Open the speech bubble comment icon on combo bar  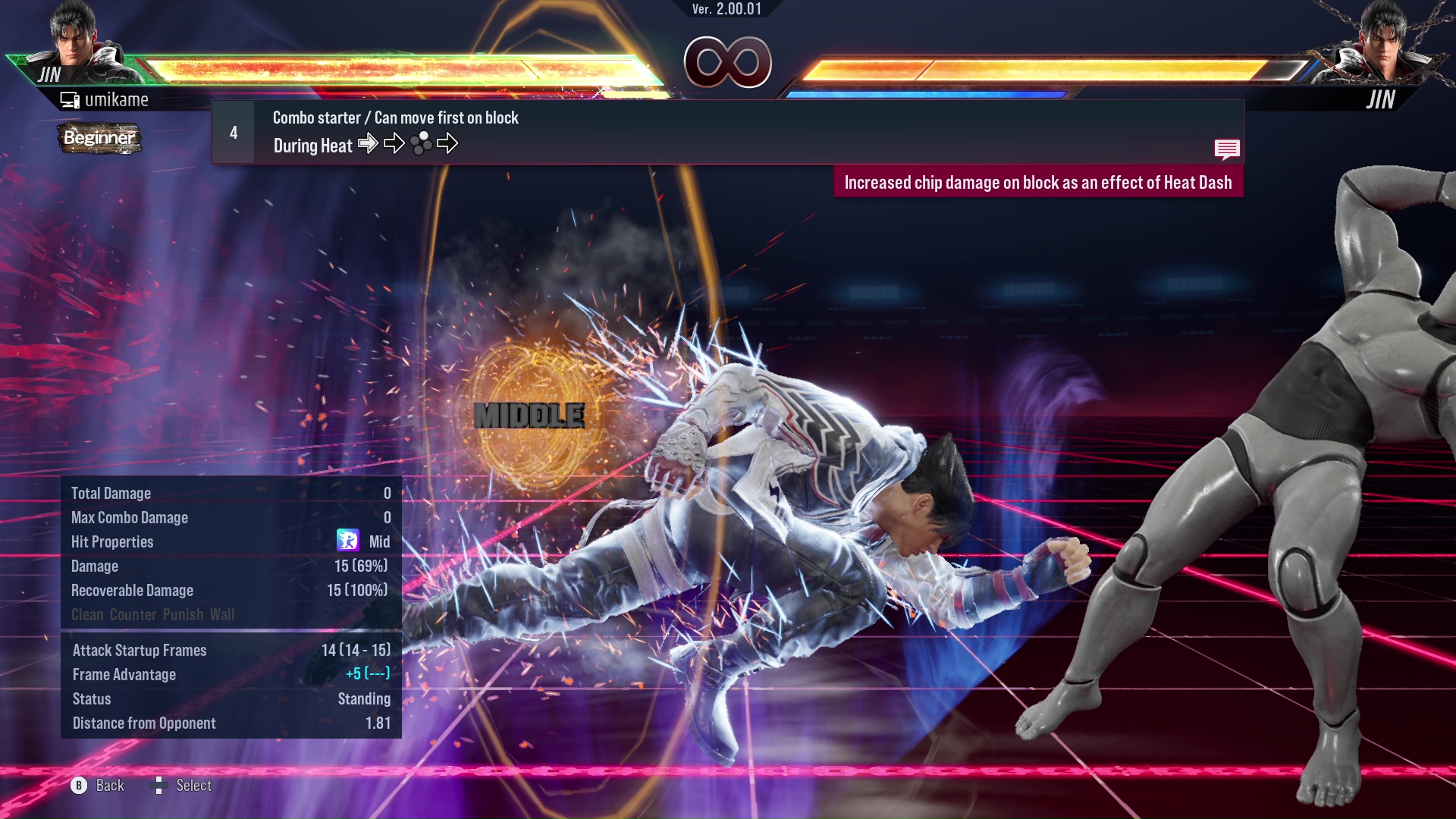coord(1228,149)
